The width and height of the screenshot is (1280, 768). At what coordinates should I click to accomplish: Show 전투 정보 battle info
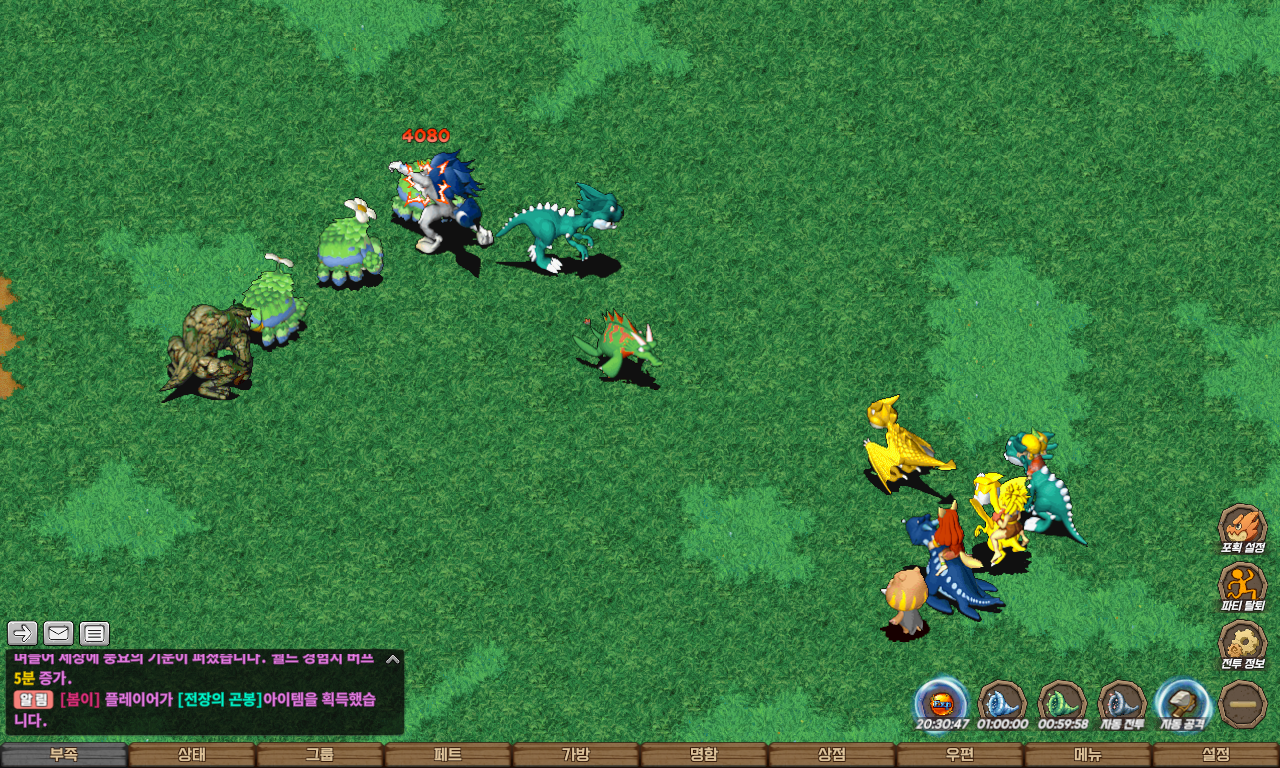coord(1243,644)
